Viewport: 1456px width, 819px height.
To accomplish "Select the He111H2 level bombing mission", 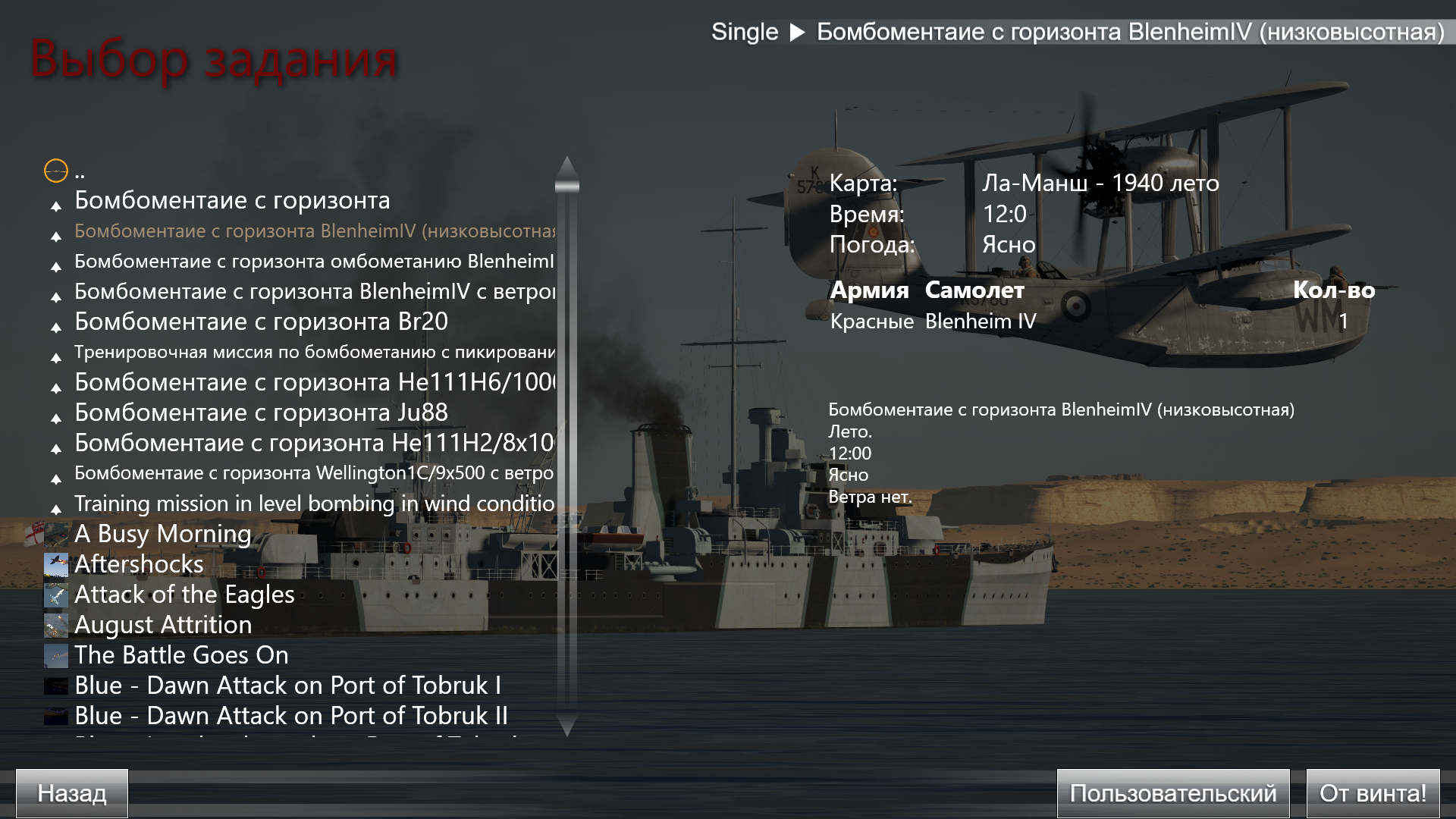I will 314,444.
